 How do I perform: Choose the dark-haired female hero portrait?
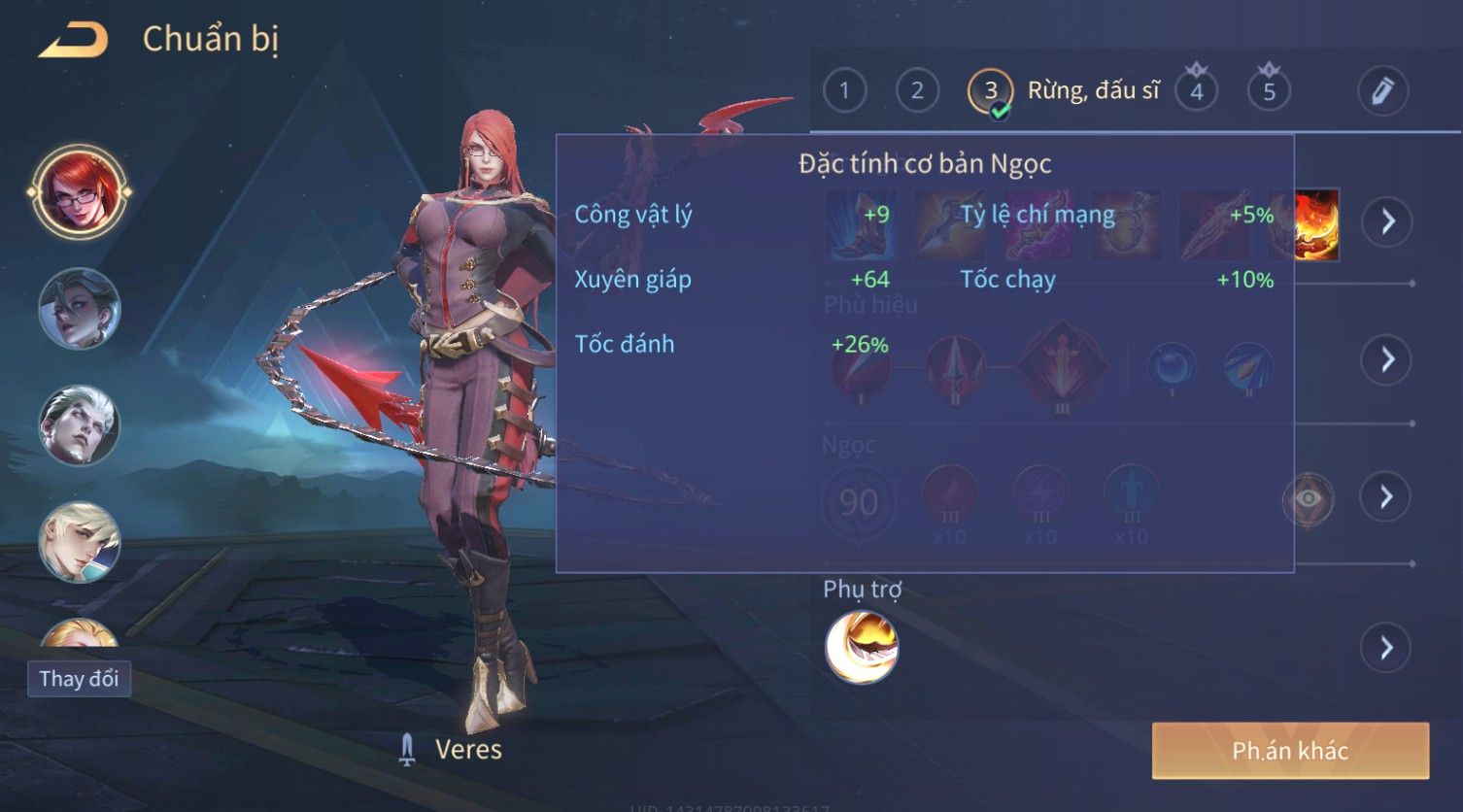coord(80,309)
